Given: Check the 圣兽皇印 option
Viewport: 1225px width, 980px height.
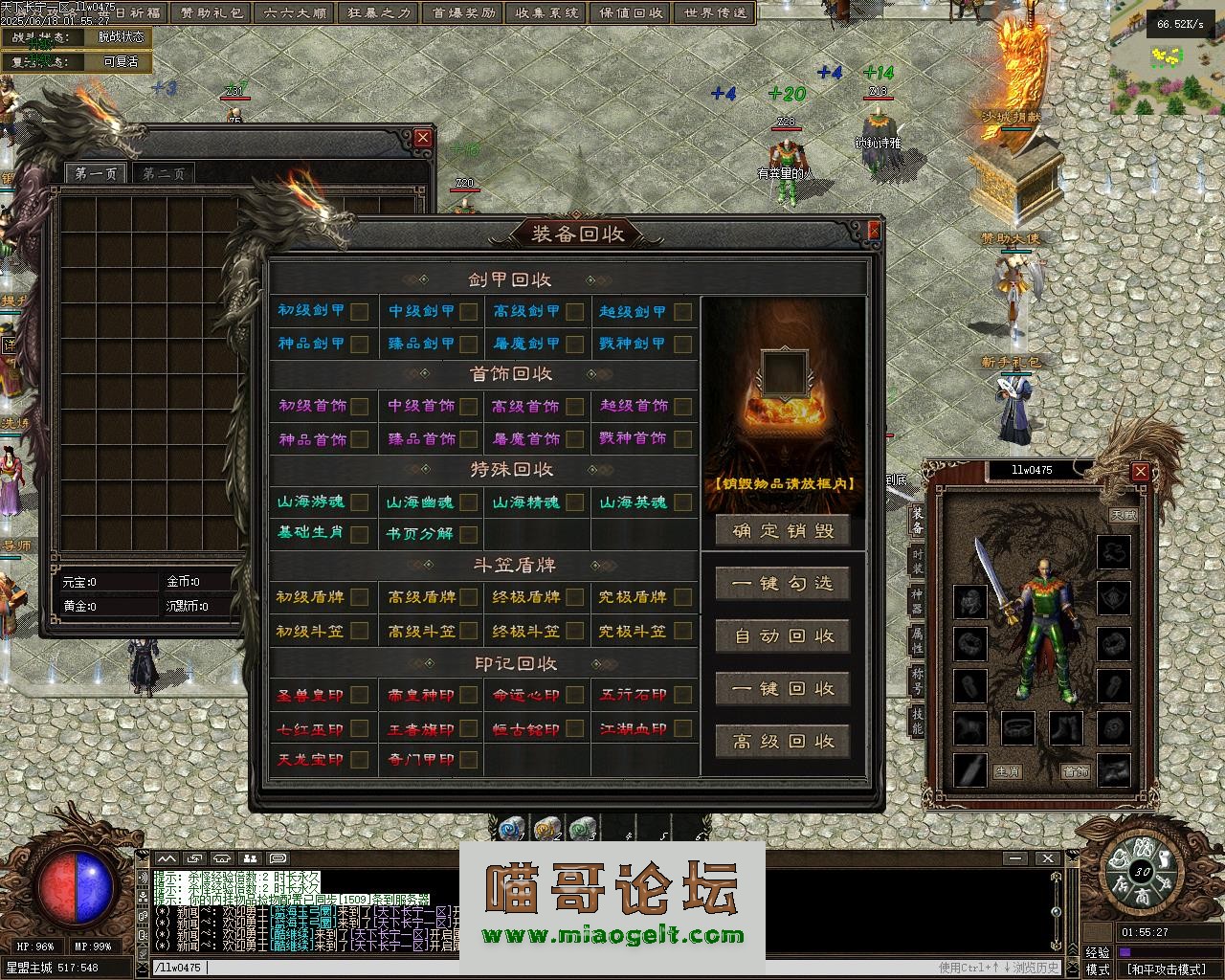Looking at the screenshot, I should click(x=360, y=696).
